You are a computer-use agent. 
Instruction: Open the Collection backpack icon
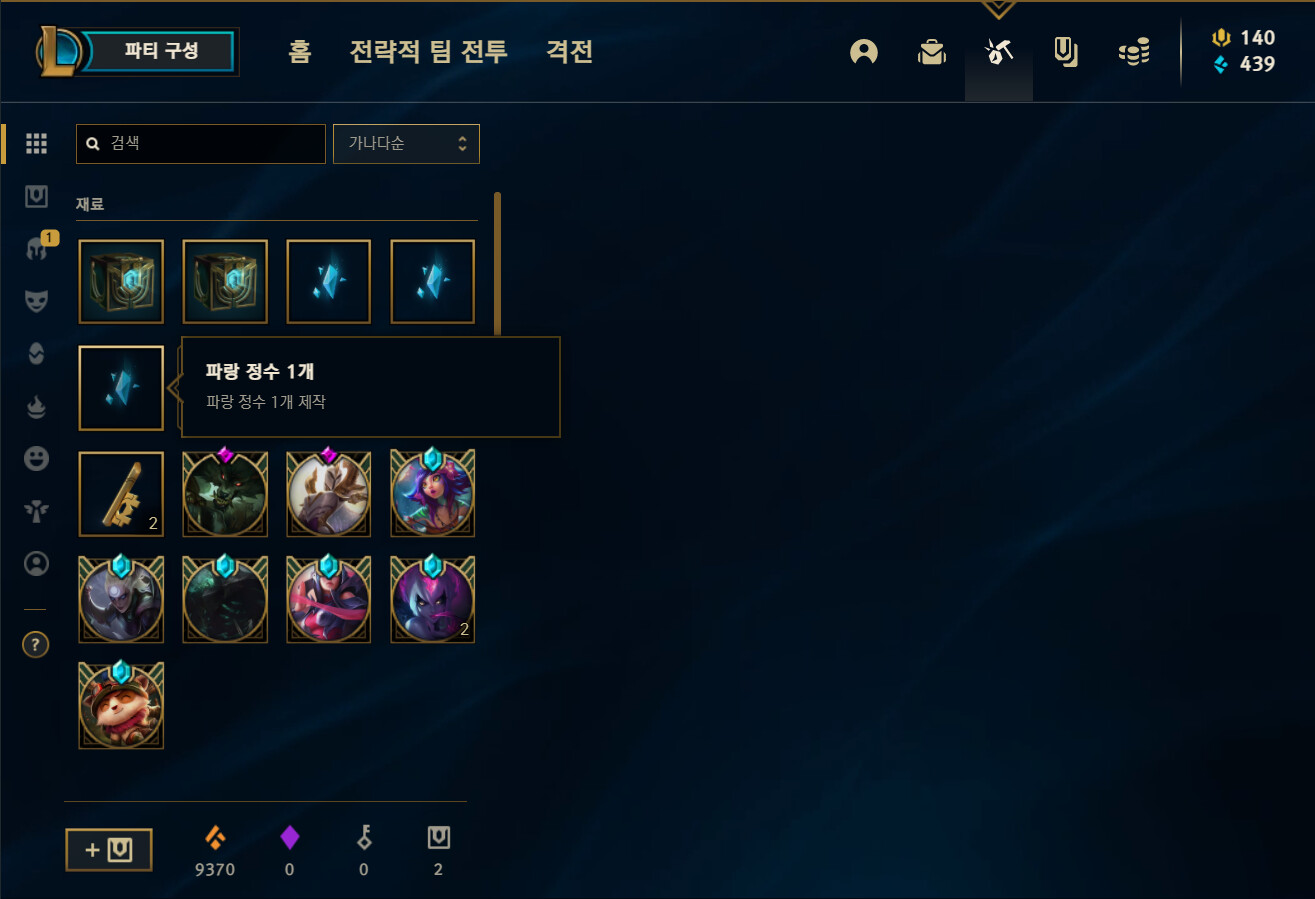click(931, 52)
